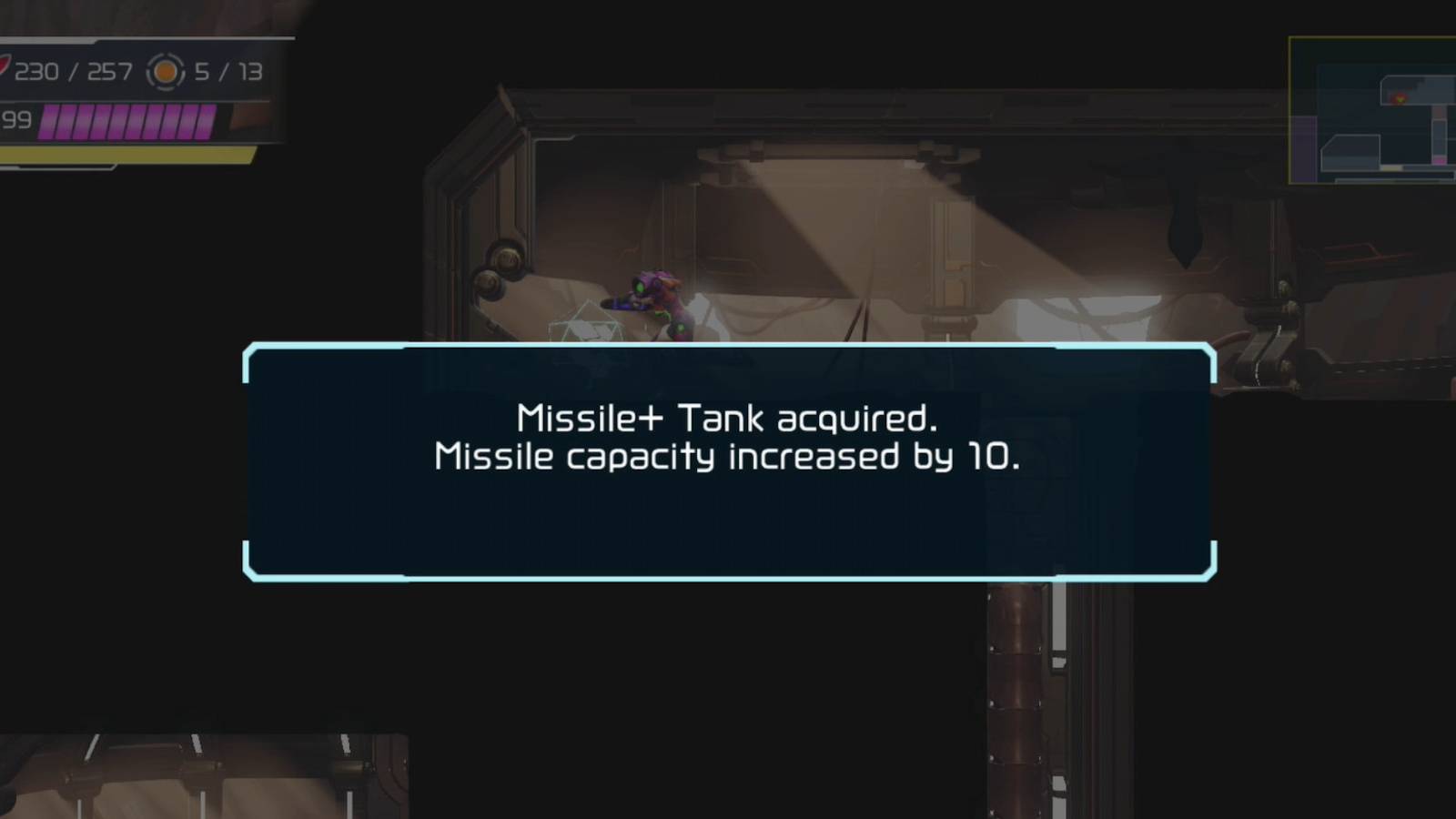Click the red missile icon in the HUD
The height and width of the screenshot is (819, 1456).
7,66
